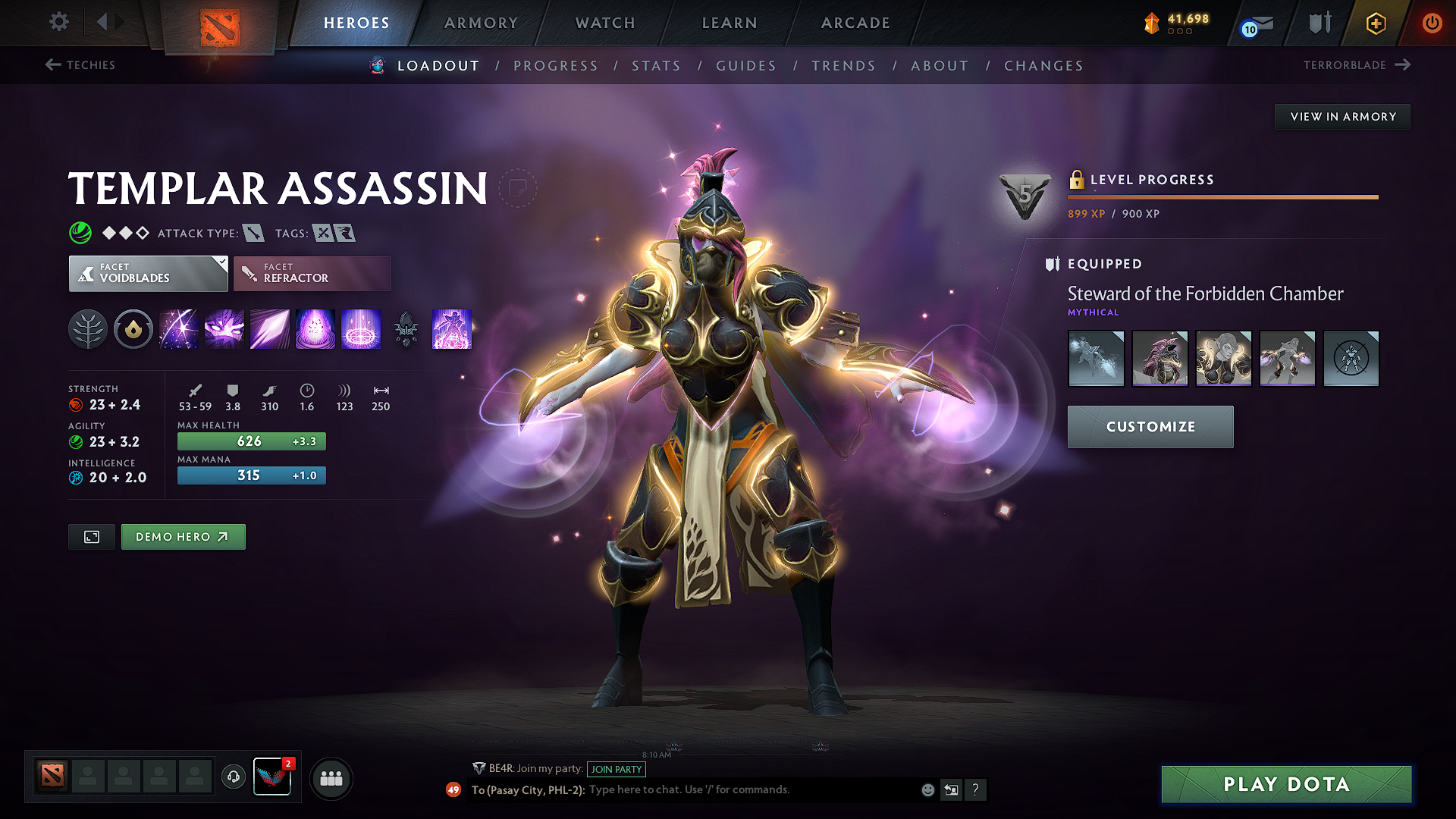Go to next hero Terrorblade
This screenshot has width=1456, height=819.
click(1356, 65)
